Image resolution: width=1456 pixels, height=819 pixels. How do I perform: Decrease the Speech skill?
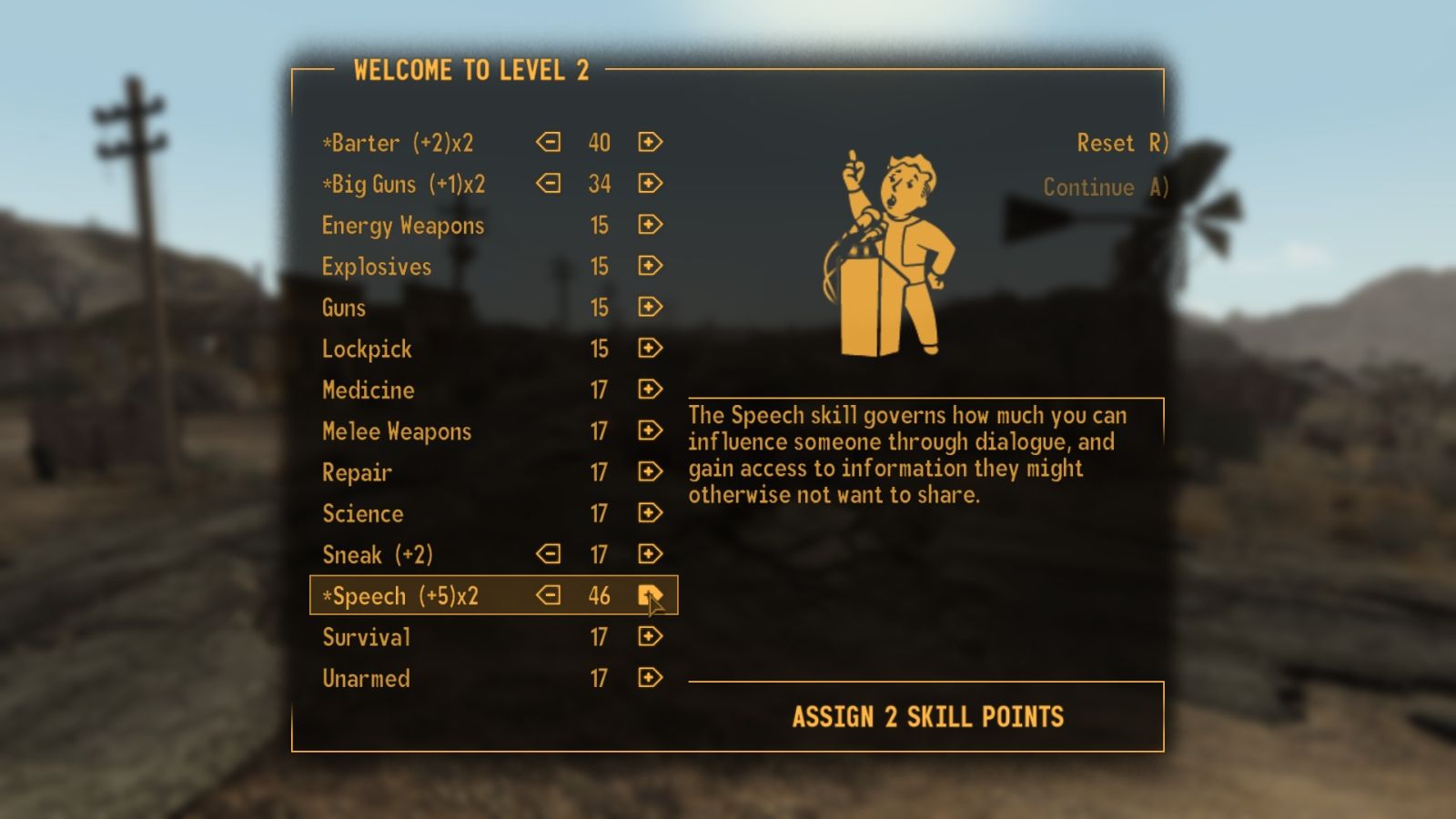pos(550,595)
